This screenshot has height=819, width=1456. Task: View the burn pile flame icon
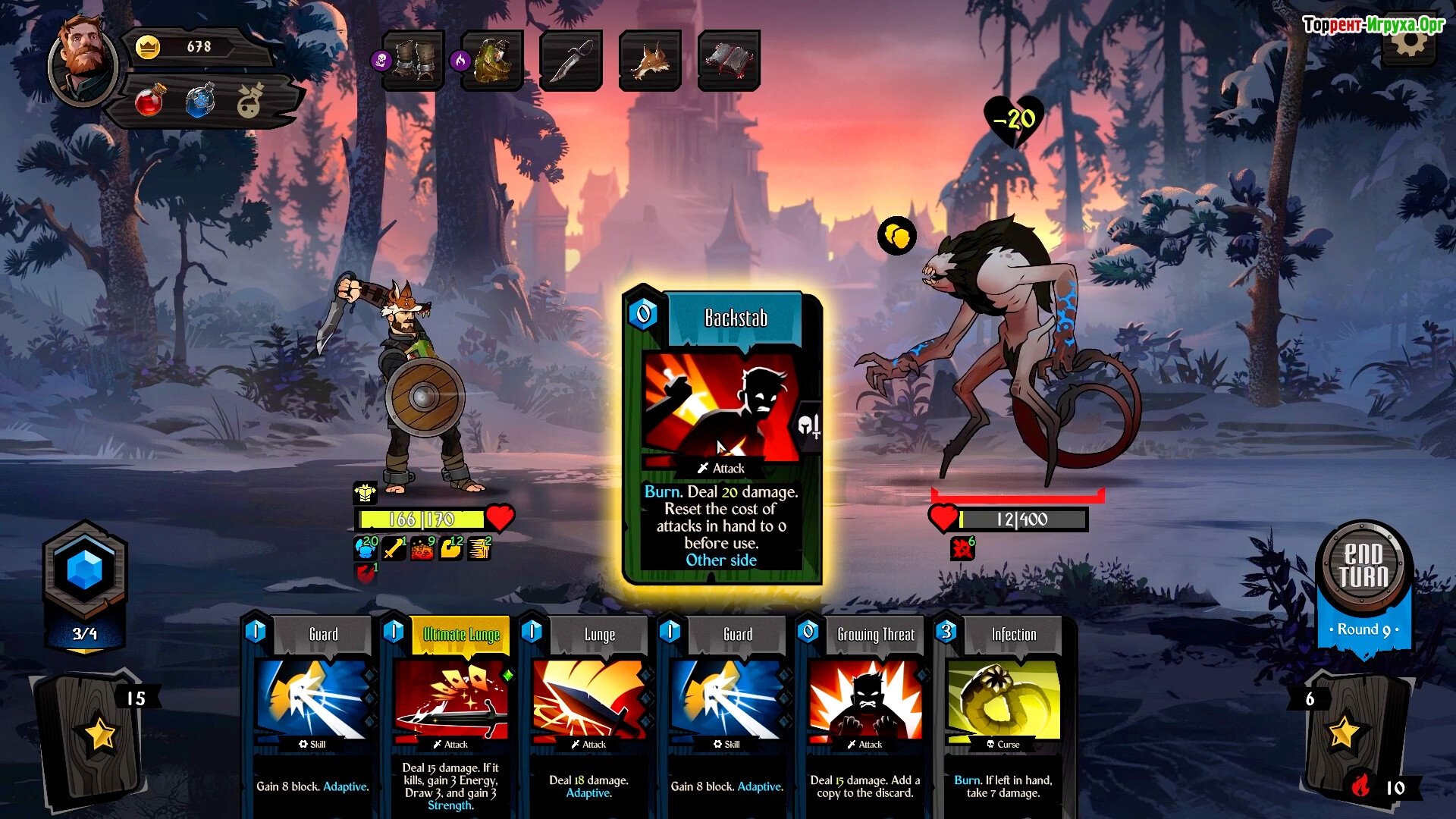[x=1361, y=786]
